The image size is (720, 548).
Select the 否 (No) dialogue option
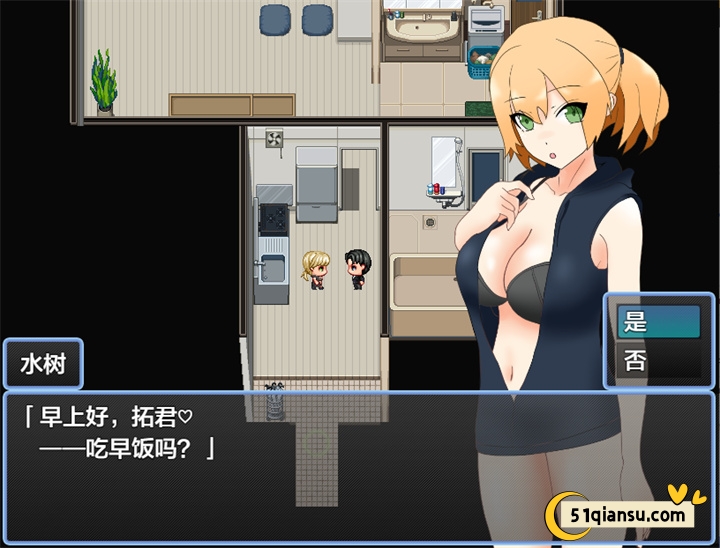tap(659, 360)
